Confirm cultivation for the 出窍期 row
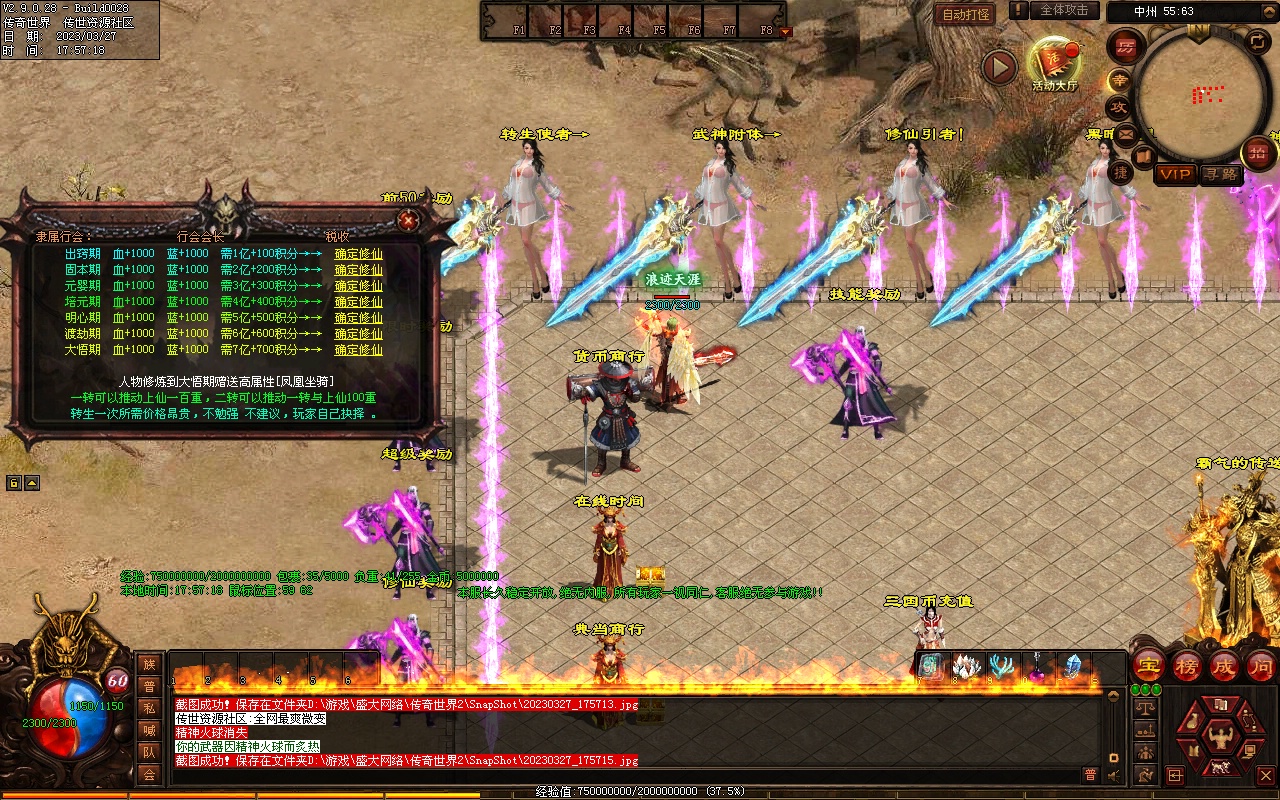The height and width of the screenshot is (800, 1280). [358, 254]
